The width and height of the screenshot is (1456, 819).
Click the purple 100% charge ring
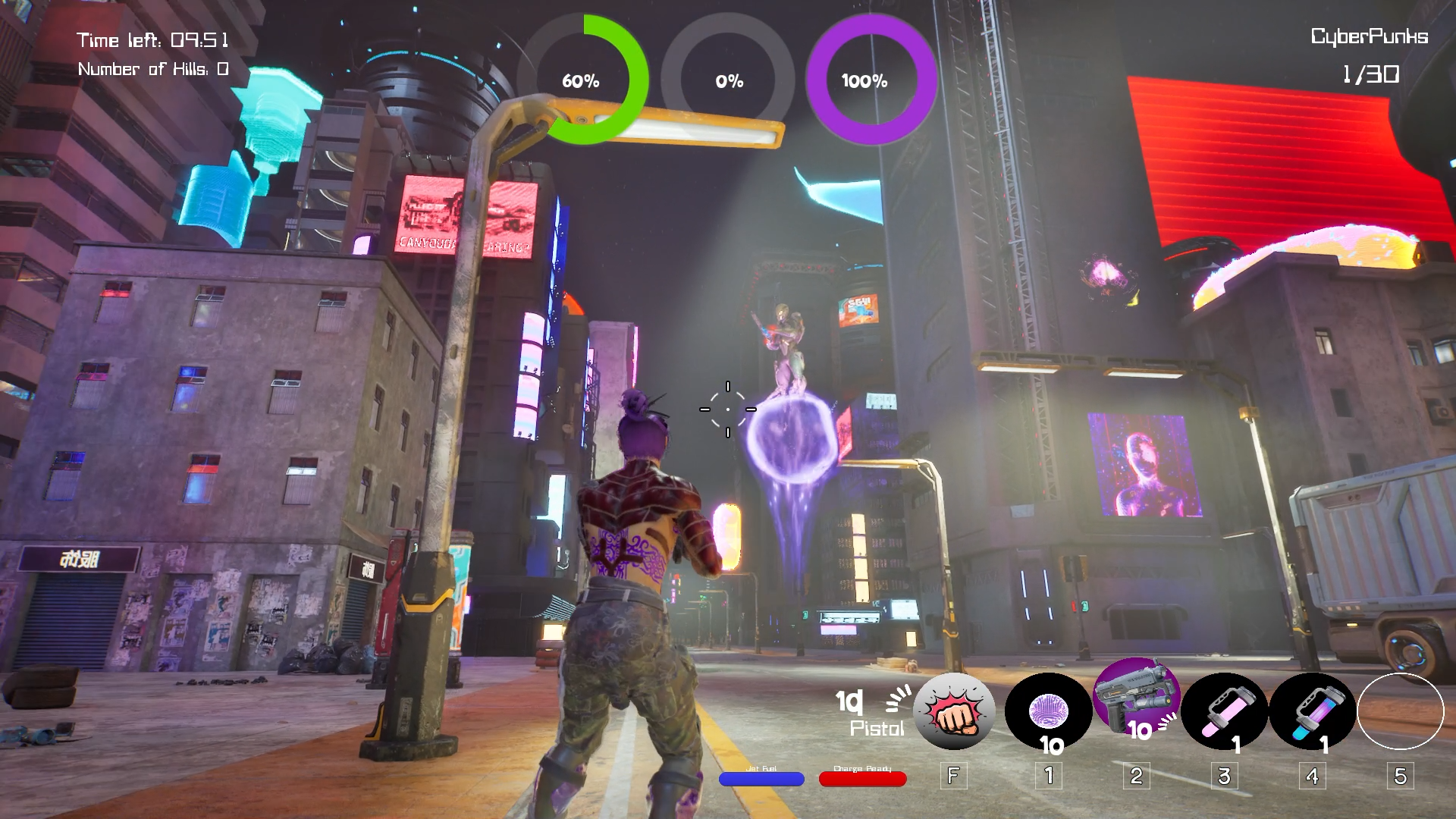[867, 80]
